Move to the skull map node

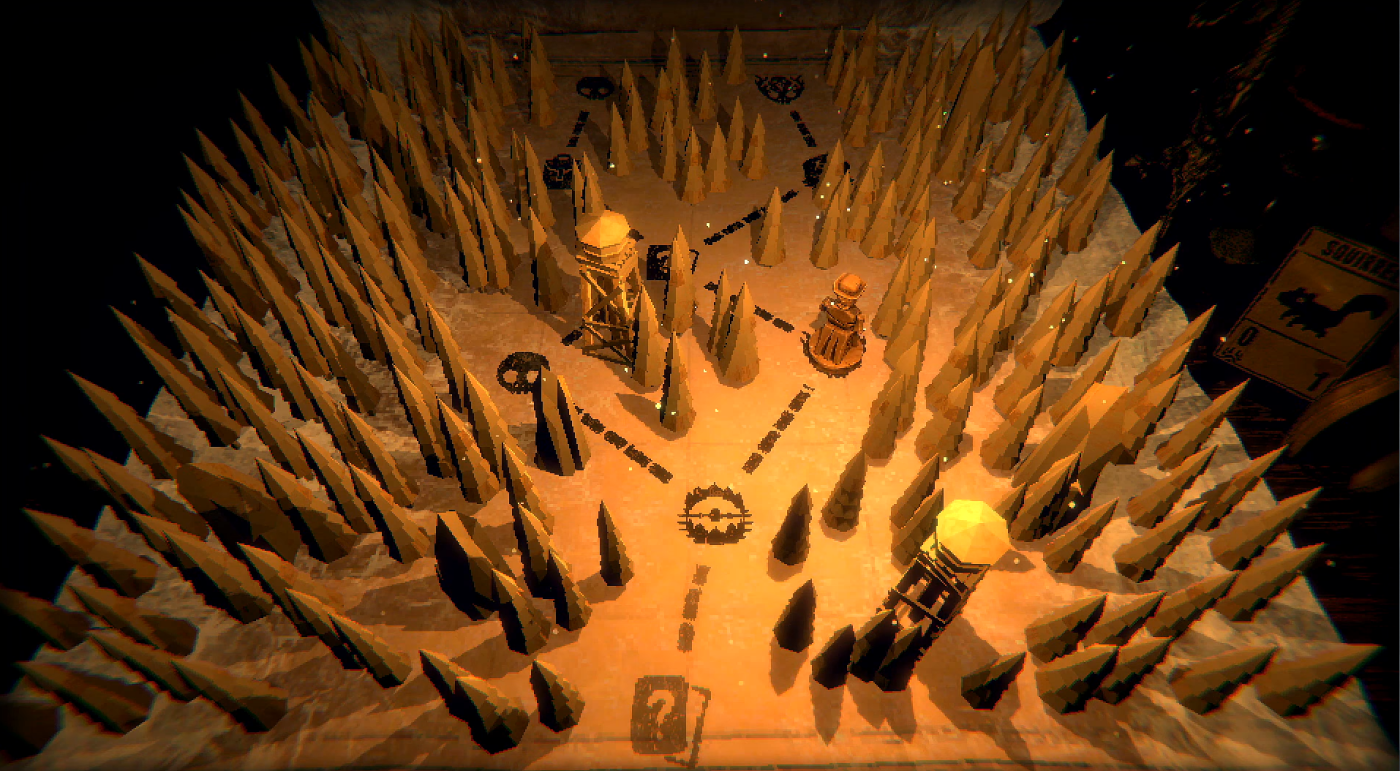[520, 370]
